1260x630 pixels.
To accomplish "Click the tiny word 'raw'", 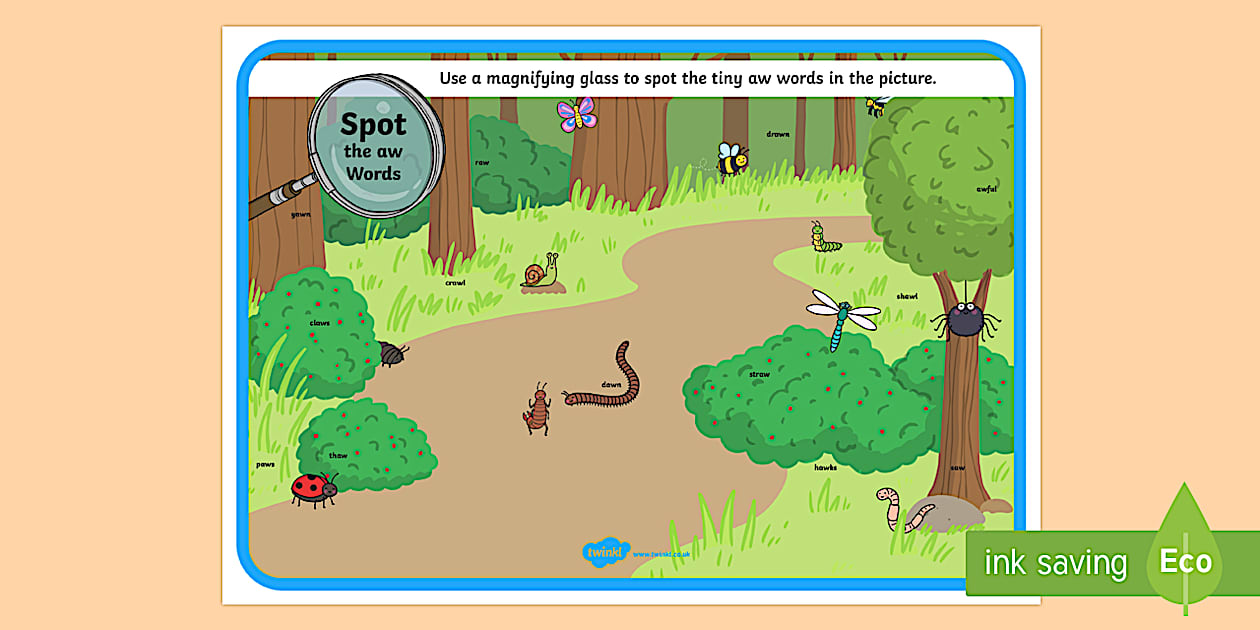I will [x=482, y=162].
